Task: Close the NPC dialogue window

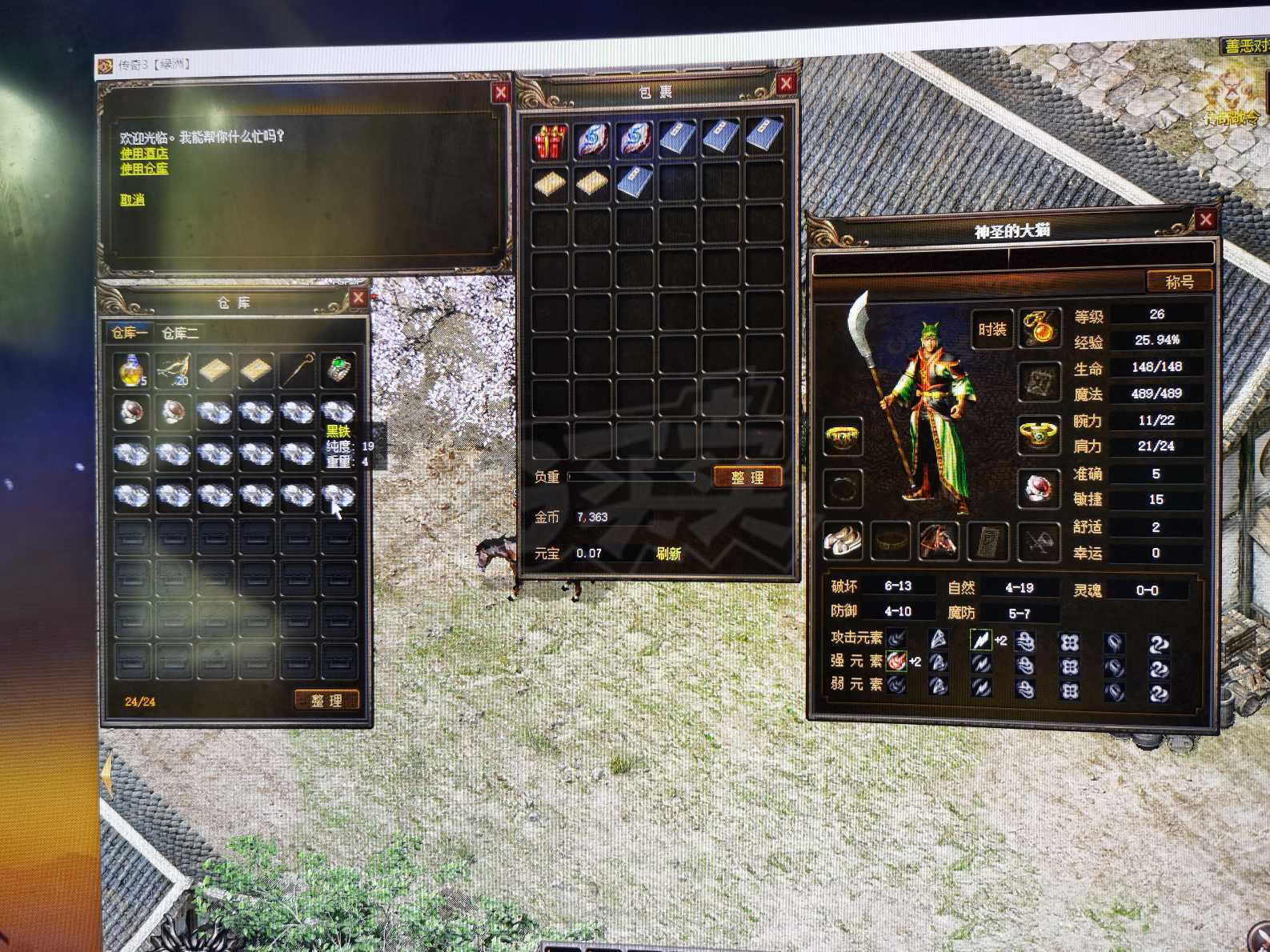Action: coord(501,94)
